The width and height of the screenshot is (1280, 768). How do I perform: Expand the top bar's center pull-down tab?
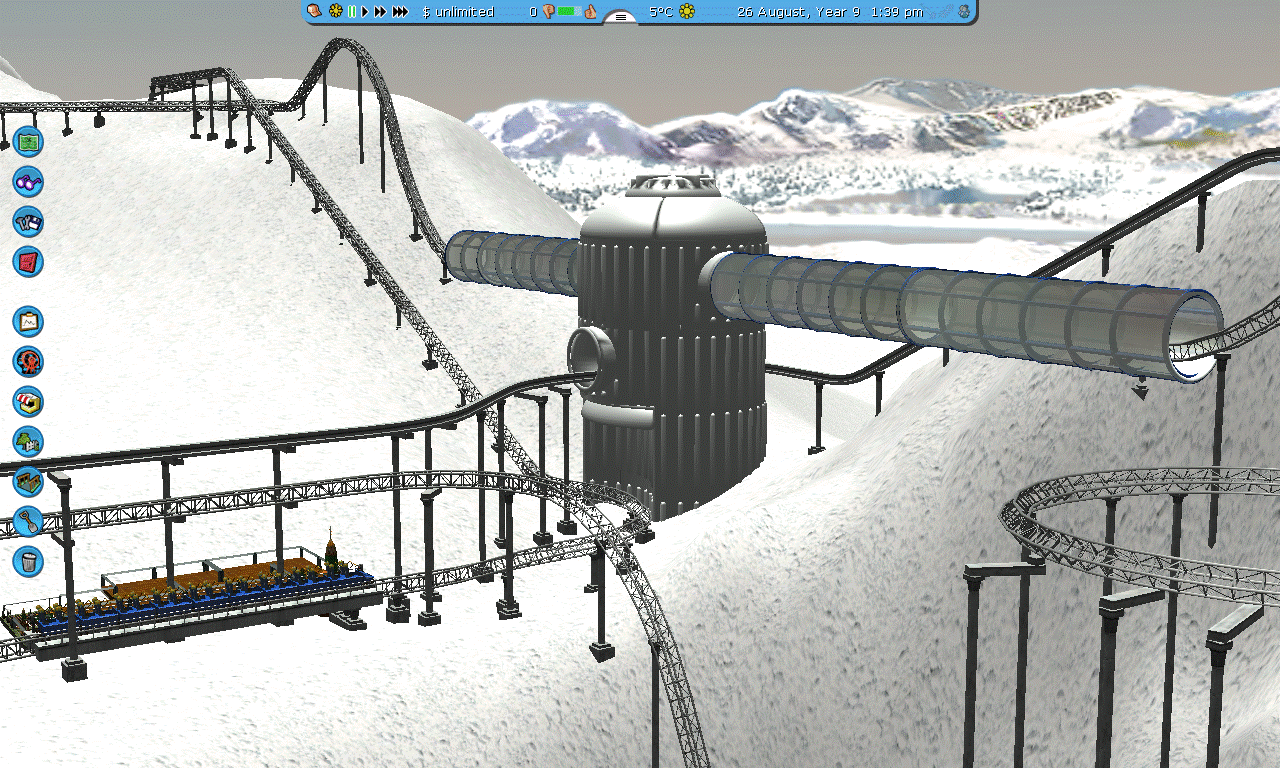click(620, 17)
